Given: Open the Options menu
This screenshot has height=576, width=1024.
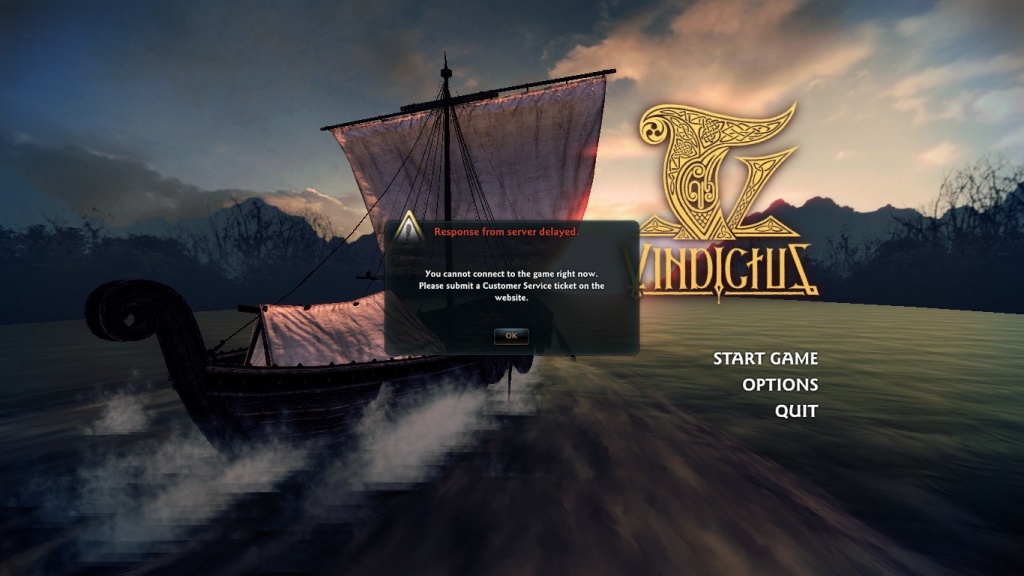Looking at the screenshot, I should [780, 385].
